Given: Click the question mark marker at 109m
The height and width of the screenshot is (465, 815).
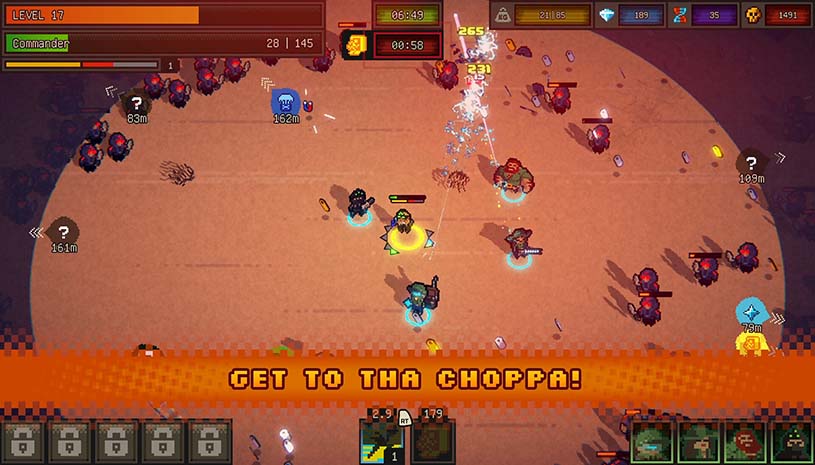Looking at the screenshot, I should click(751, 162).
